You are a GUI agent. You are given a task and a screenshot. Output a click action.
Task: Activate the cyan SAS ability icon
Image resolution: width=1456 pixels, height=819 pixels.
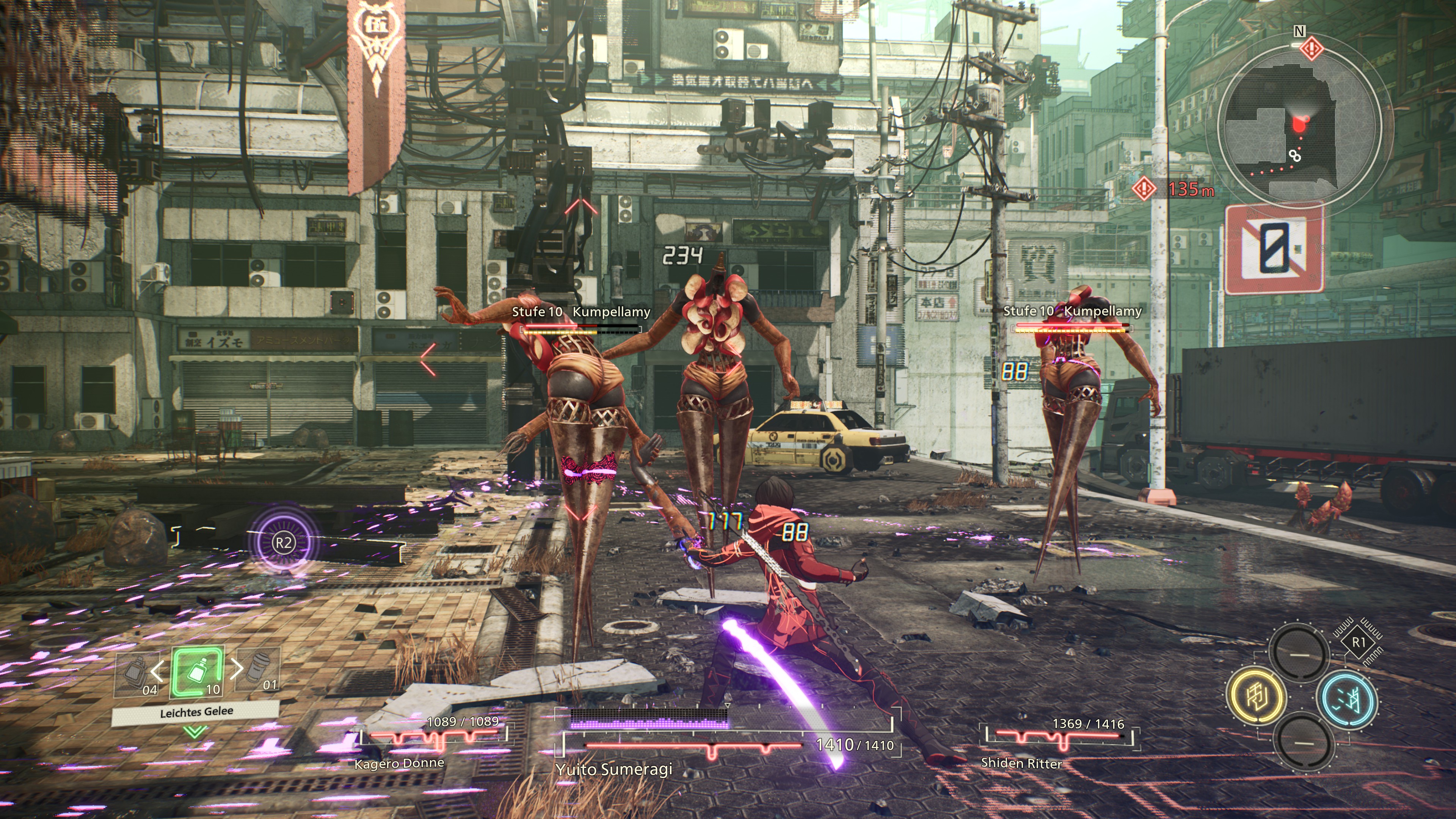pyautogui.click(x=1347, y=700)
